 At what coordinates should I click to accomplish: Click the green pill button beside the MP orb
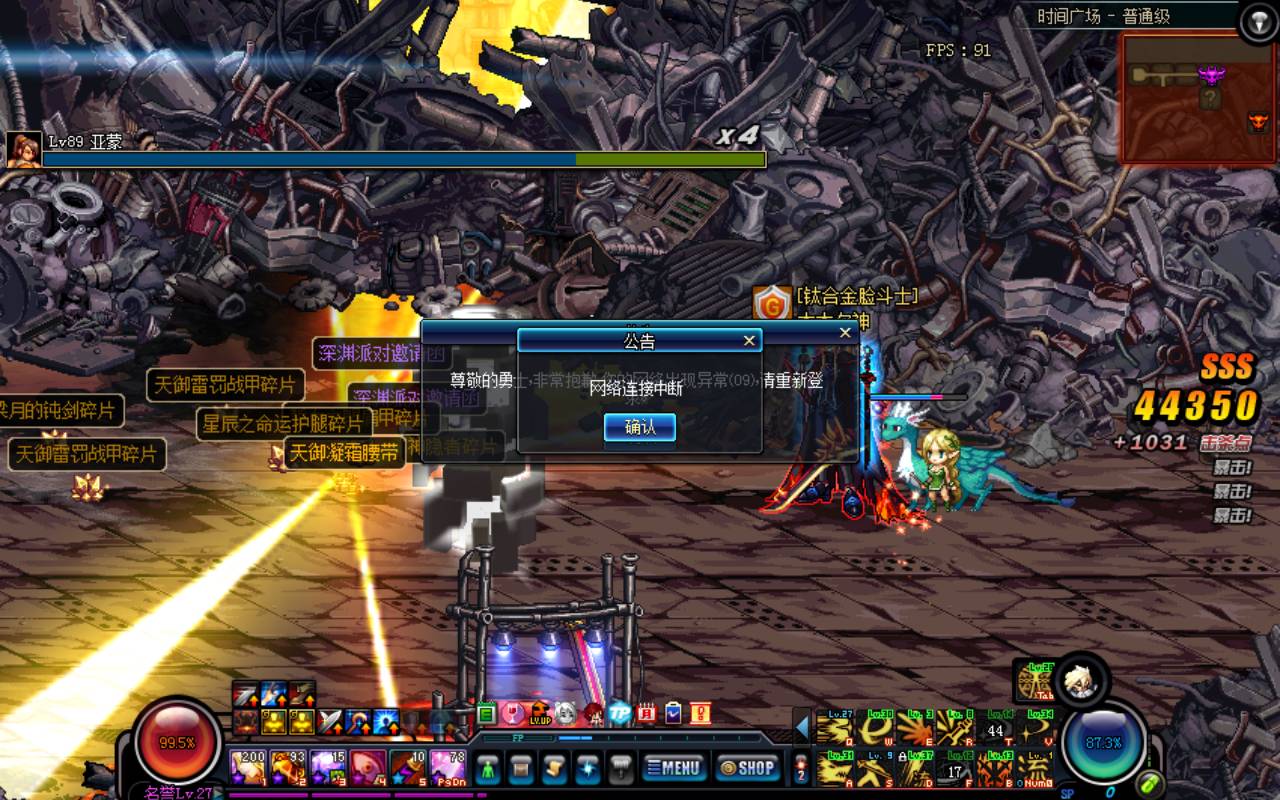pos(1151,783)
